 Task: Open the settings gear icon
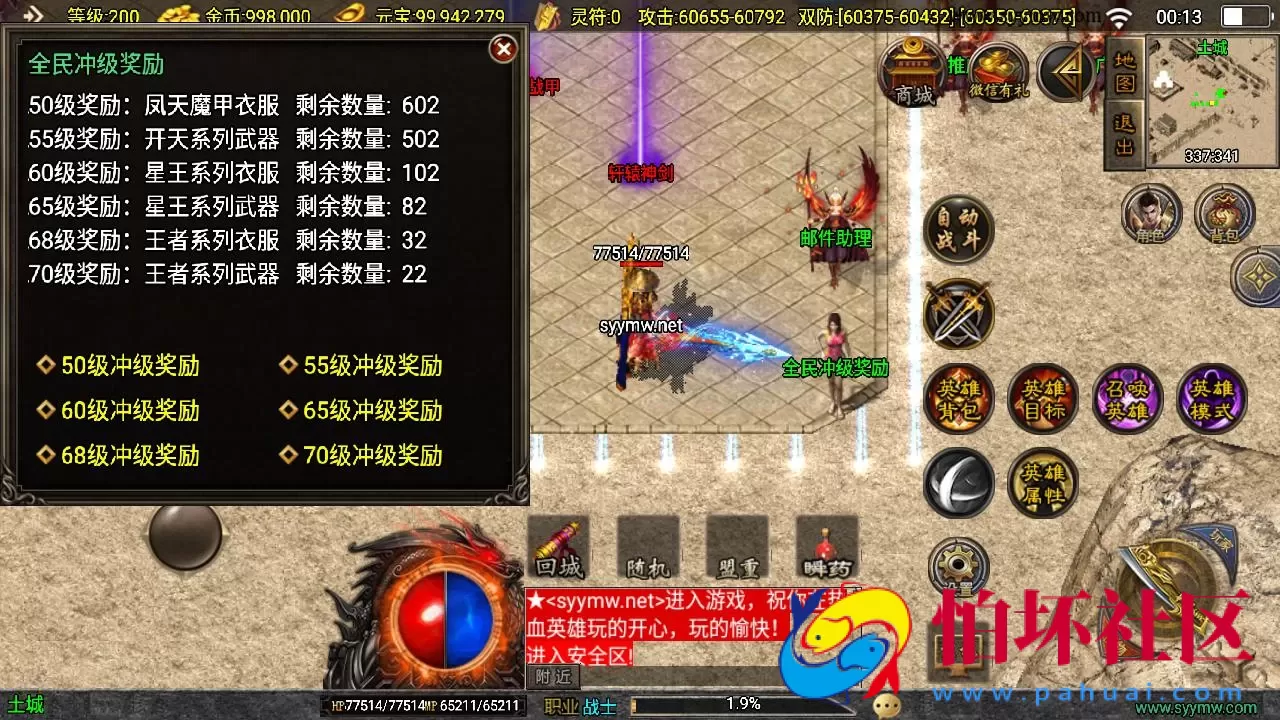(958, 567)
